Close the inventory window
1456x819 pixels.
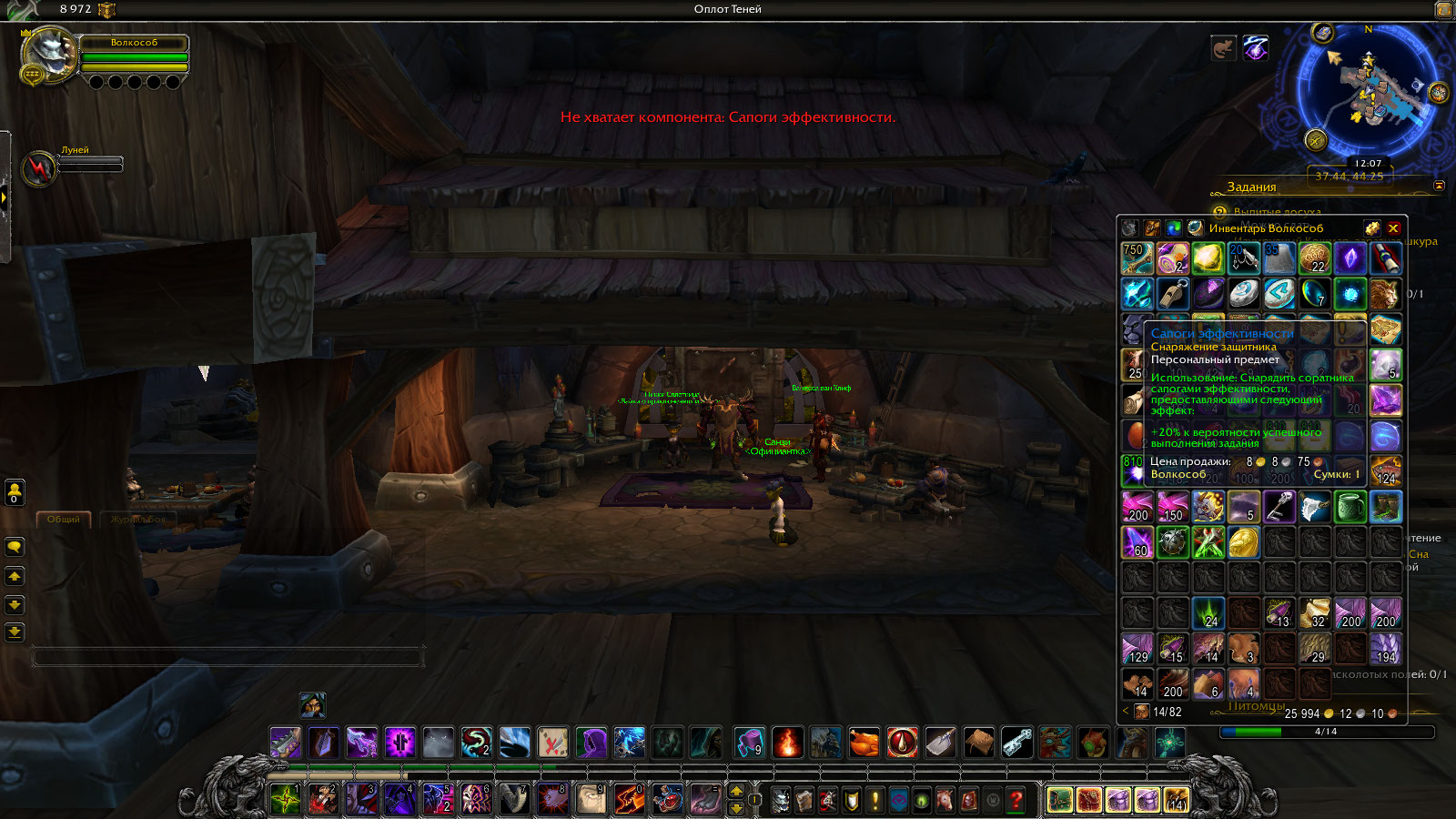tap(1393, 227)
